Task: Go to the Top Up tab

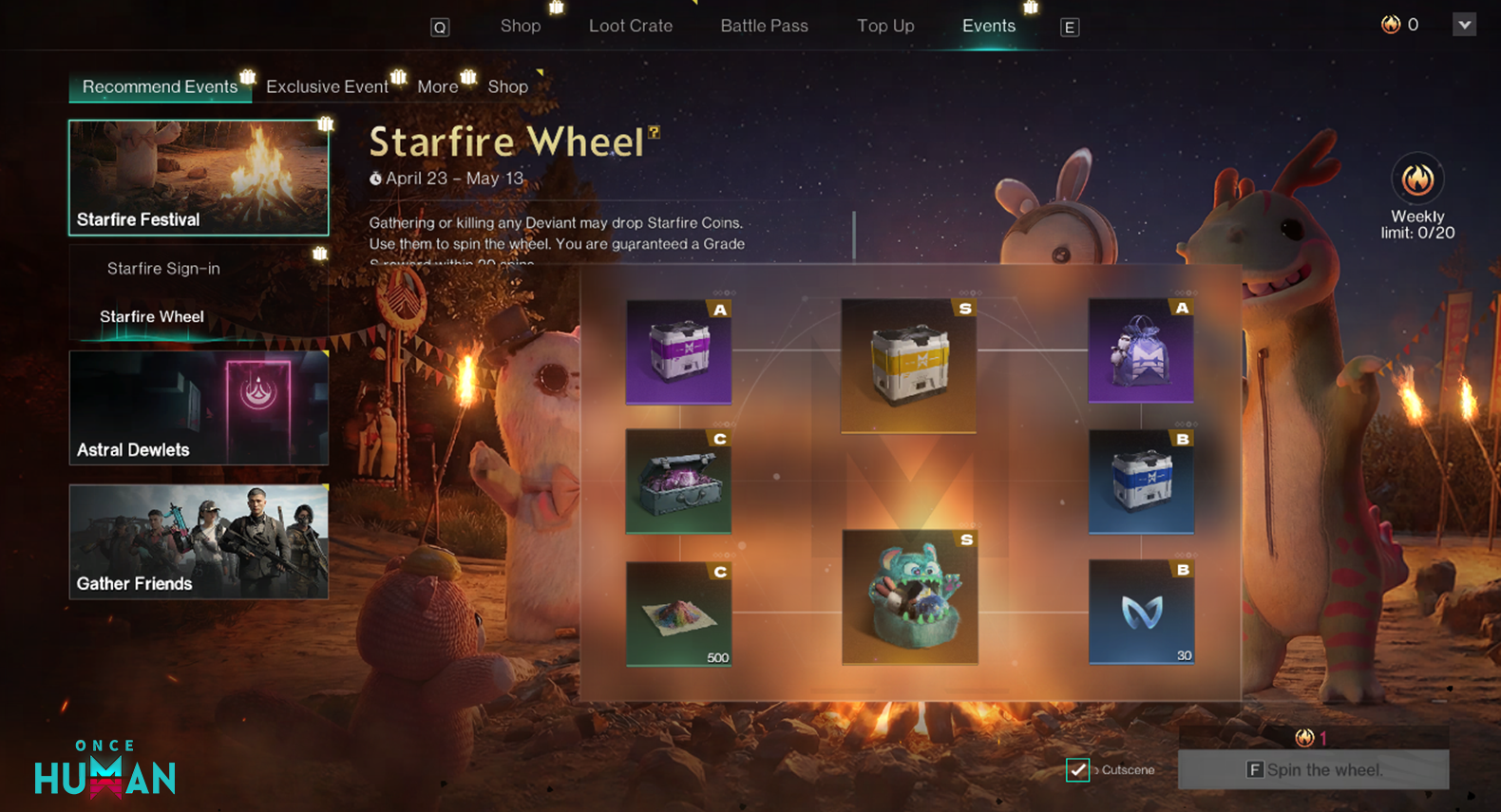Action: click(x=885, y=26)
